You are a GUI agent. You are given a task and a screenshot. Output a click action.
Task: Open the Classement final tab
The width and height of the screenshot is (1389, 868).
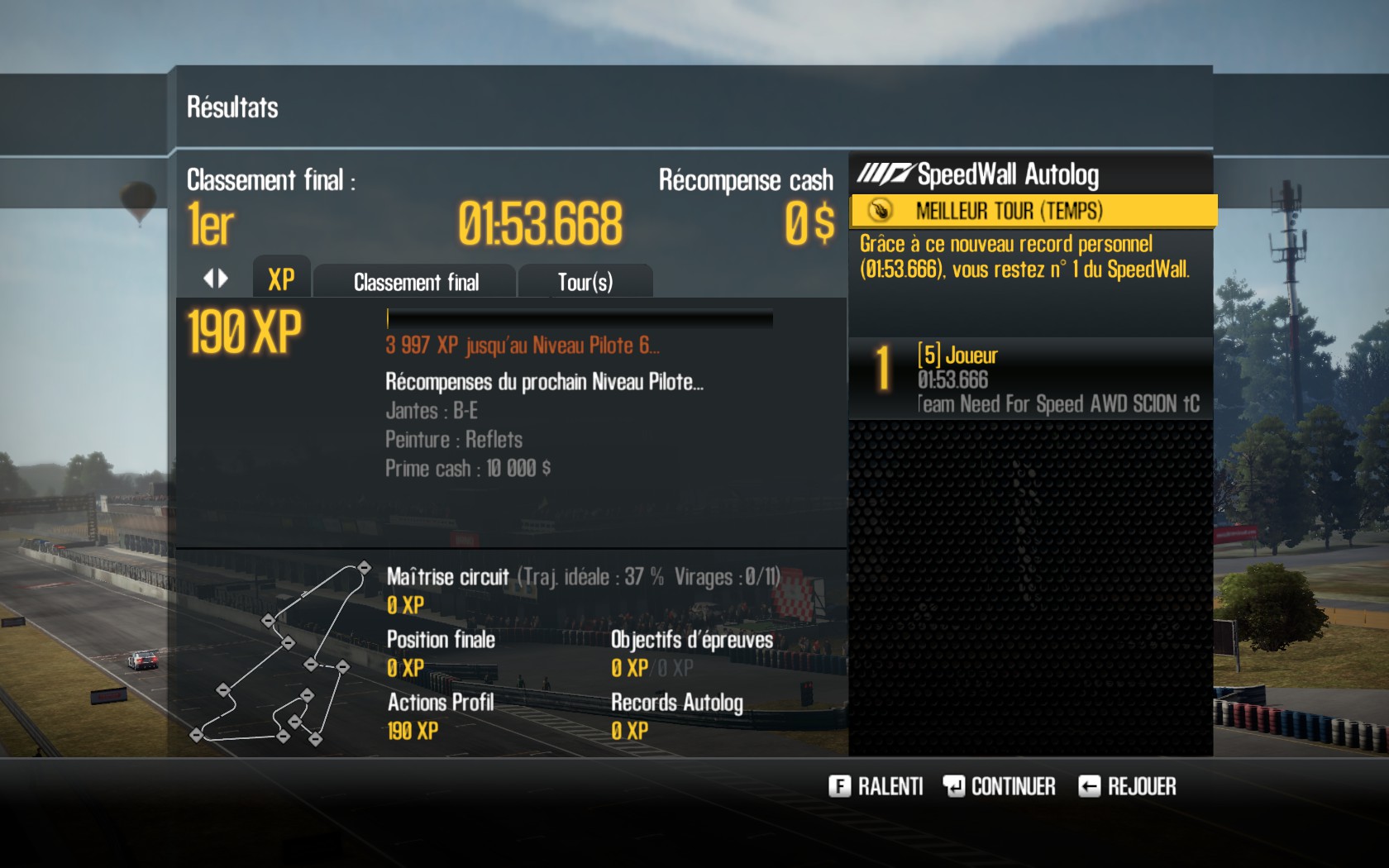tap(416, 282)
